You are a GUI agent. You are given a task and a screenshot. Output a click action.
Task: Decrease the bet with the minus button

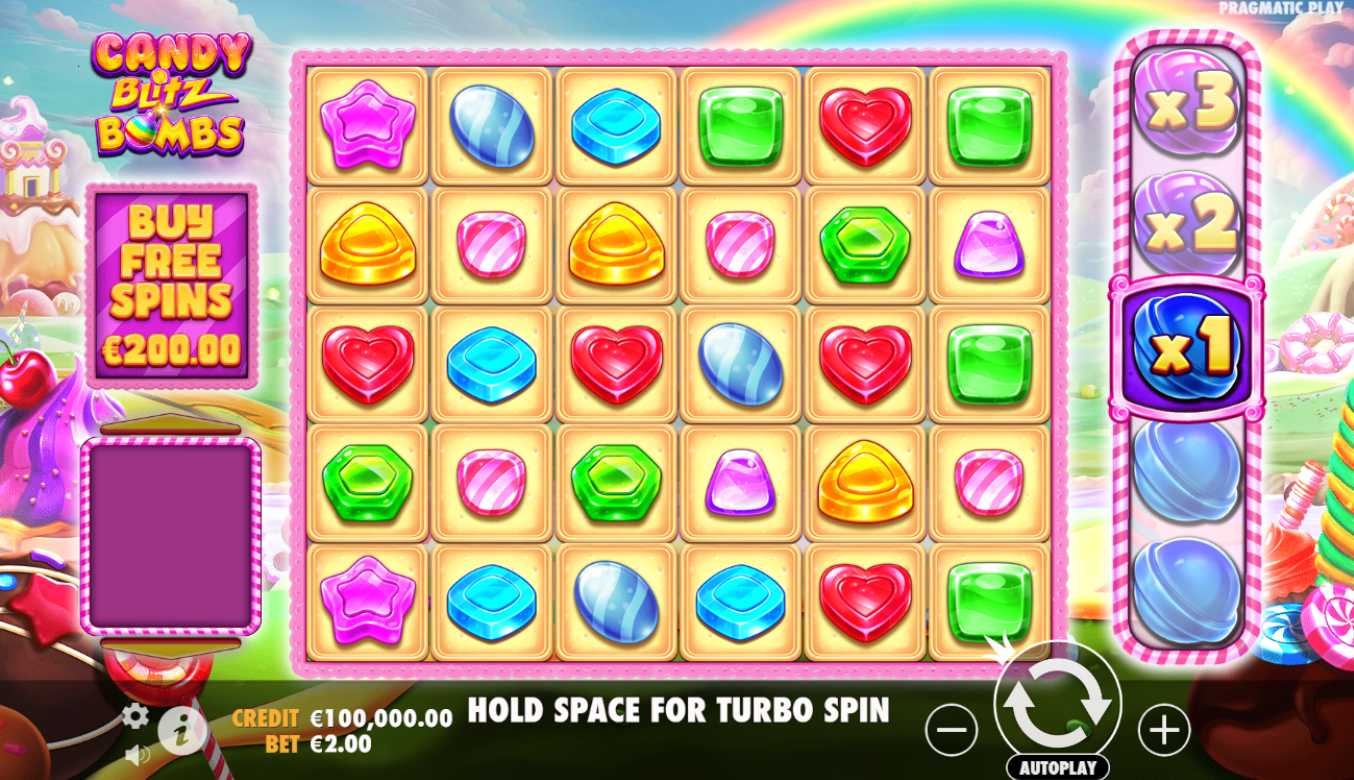pyautogui.click(x=951, y=731)
